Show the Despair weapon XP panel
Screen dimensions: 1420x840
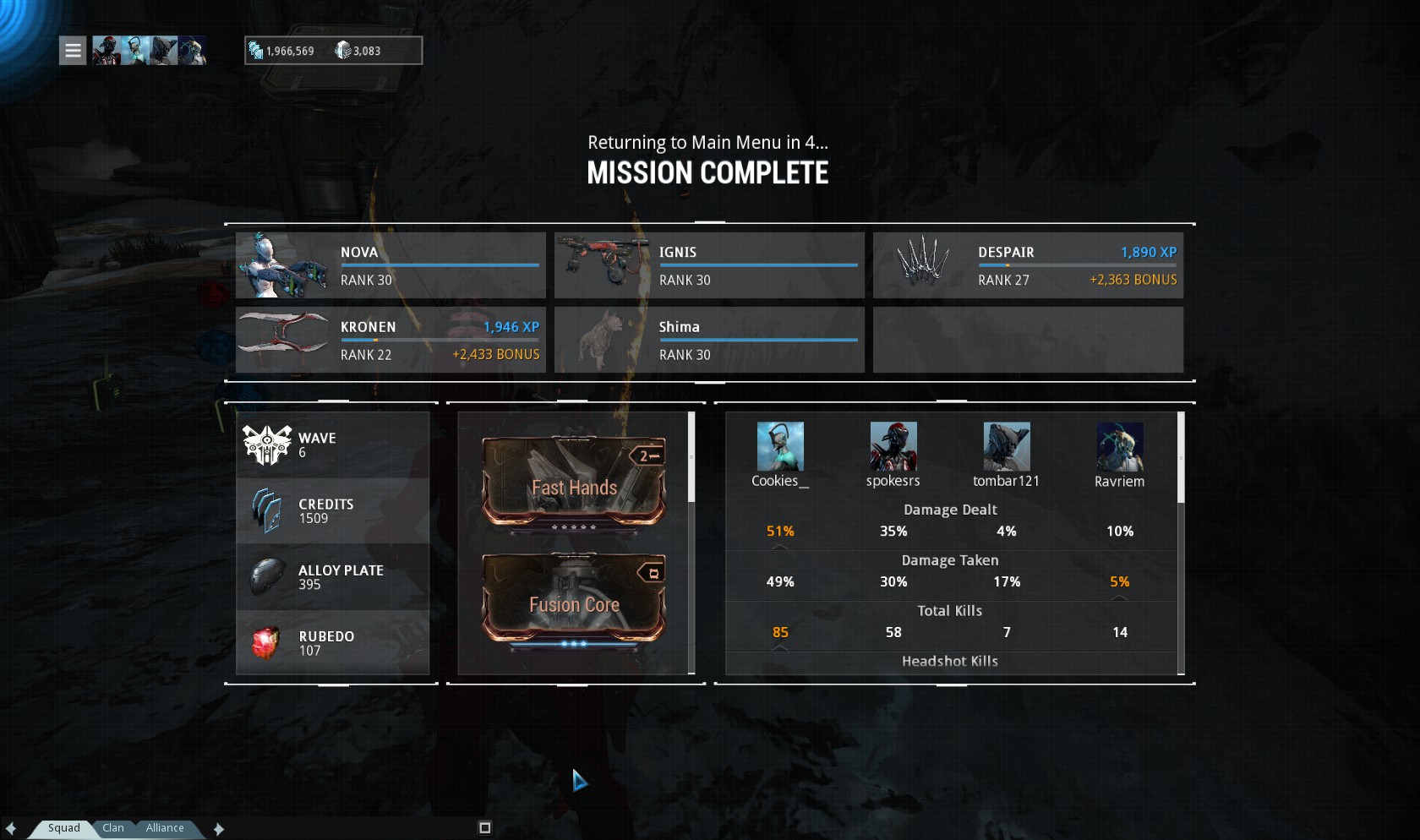point(1028,265)
